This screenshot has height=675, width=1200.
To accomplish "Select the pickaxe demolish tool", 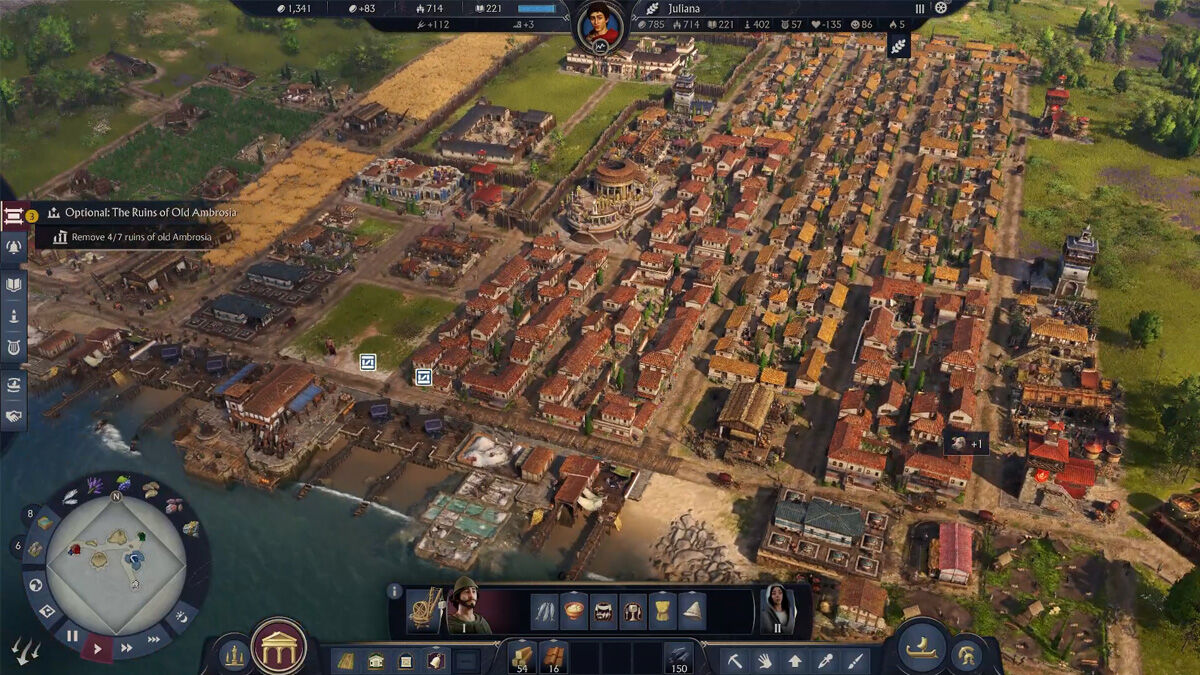I will [x=734, y=661].
